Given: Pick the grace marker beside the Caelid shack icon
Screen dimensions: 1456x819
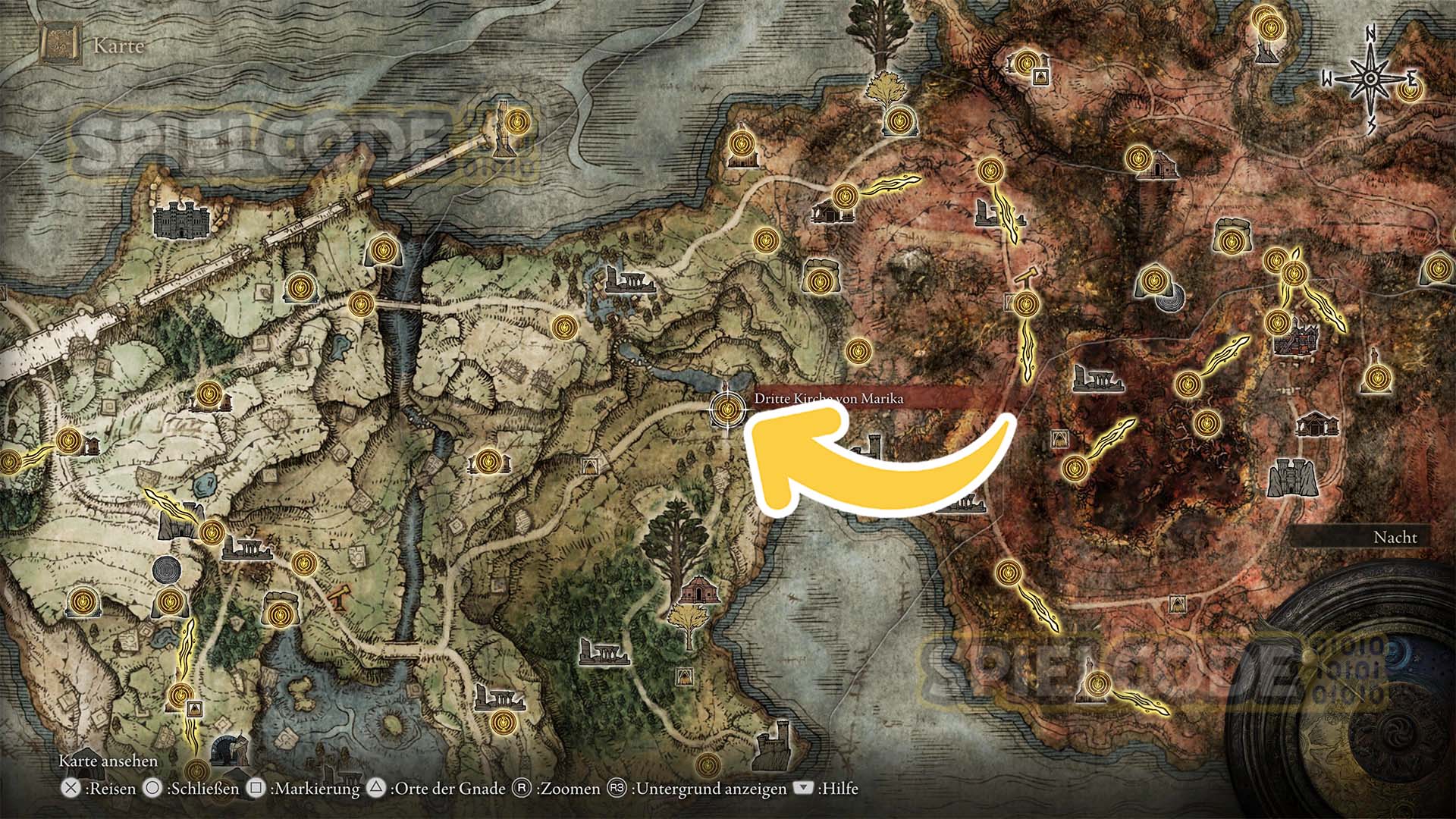Looking at the screenshot, I should [1136, 158].
